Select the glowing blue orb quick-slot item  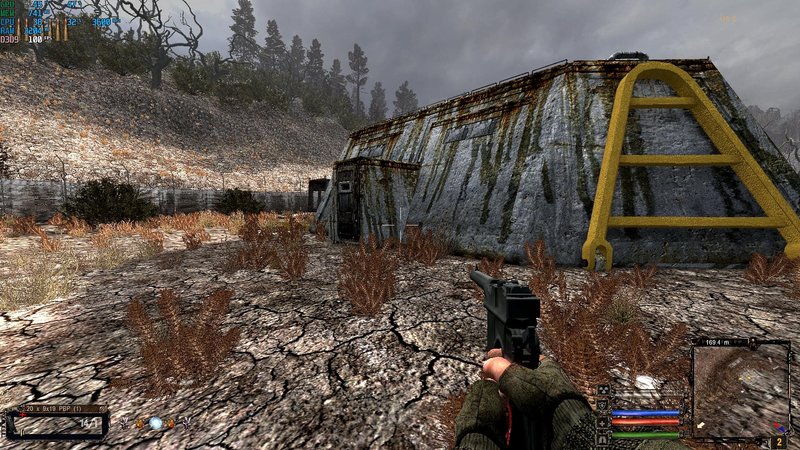point(155,423)
